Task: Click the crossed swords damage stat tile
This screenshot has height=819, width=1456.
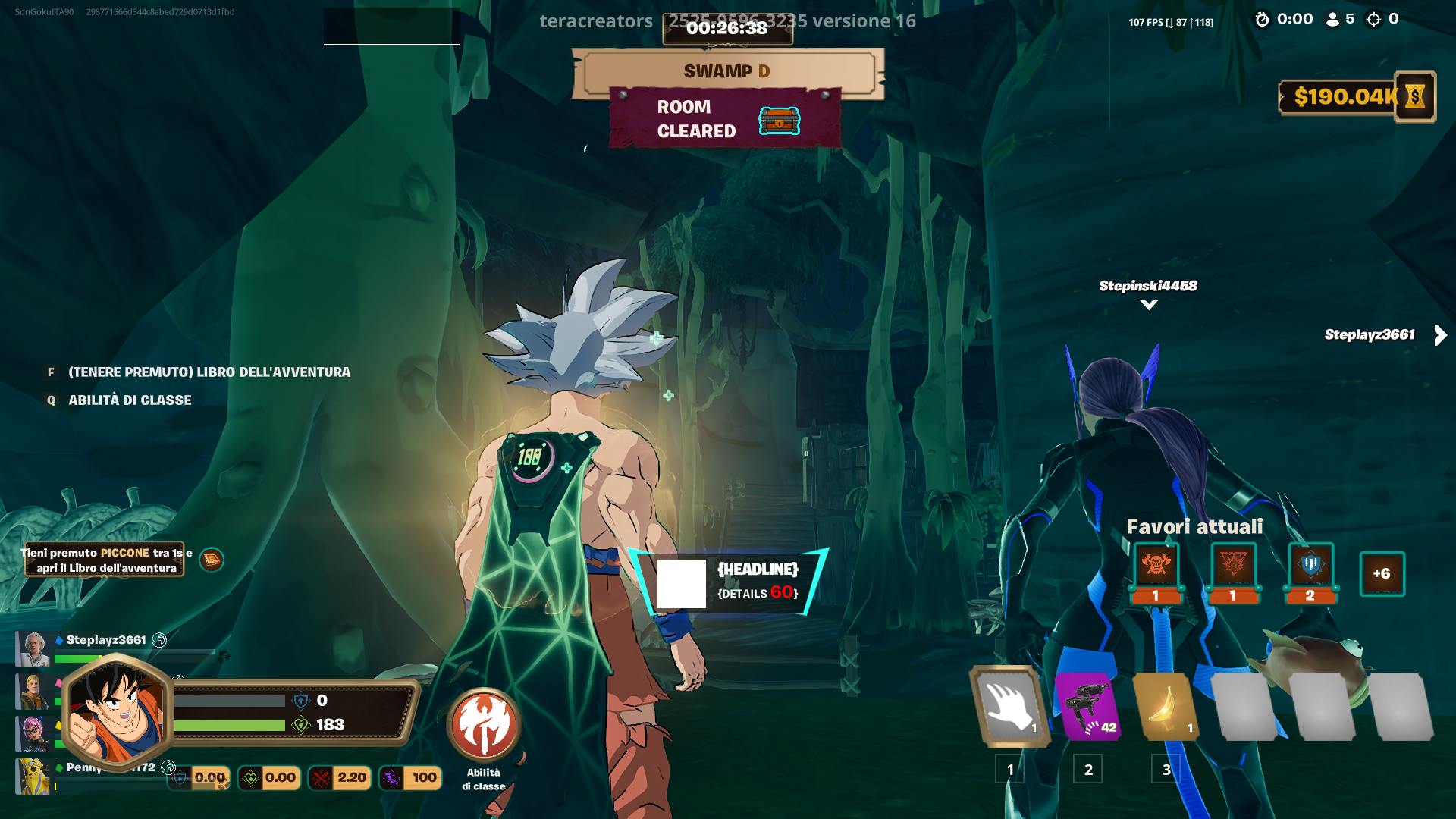Action: (339, 777)
